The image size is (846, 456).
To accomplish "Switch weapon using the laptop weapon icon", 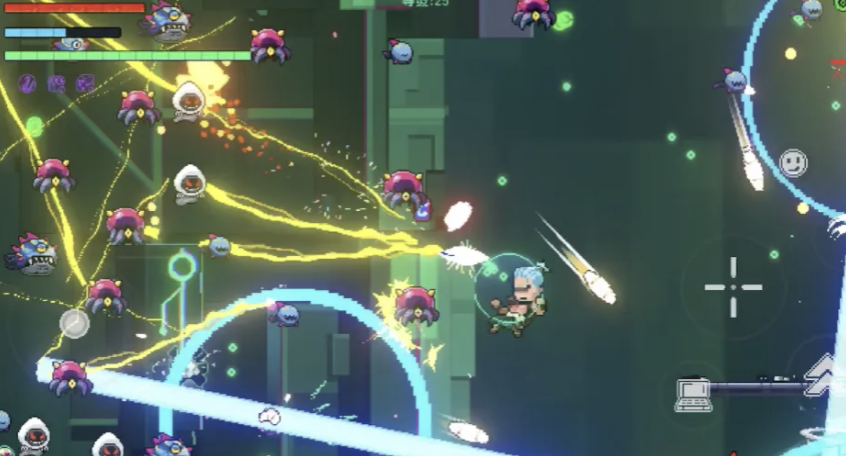I will tap(692, 393).
